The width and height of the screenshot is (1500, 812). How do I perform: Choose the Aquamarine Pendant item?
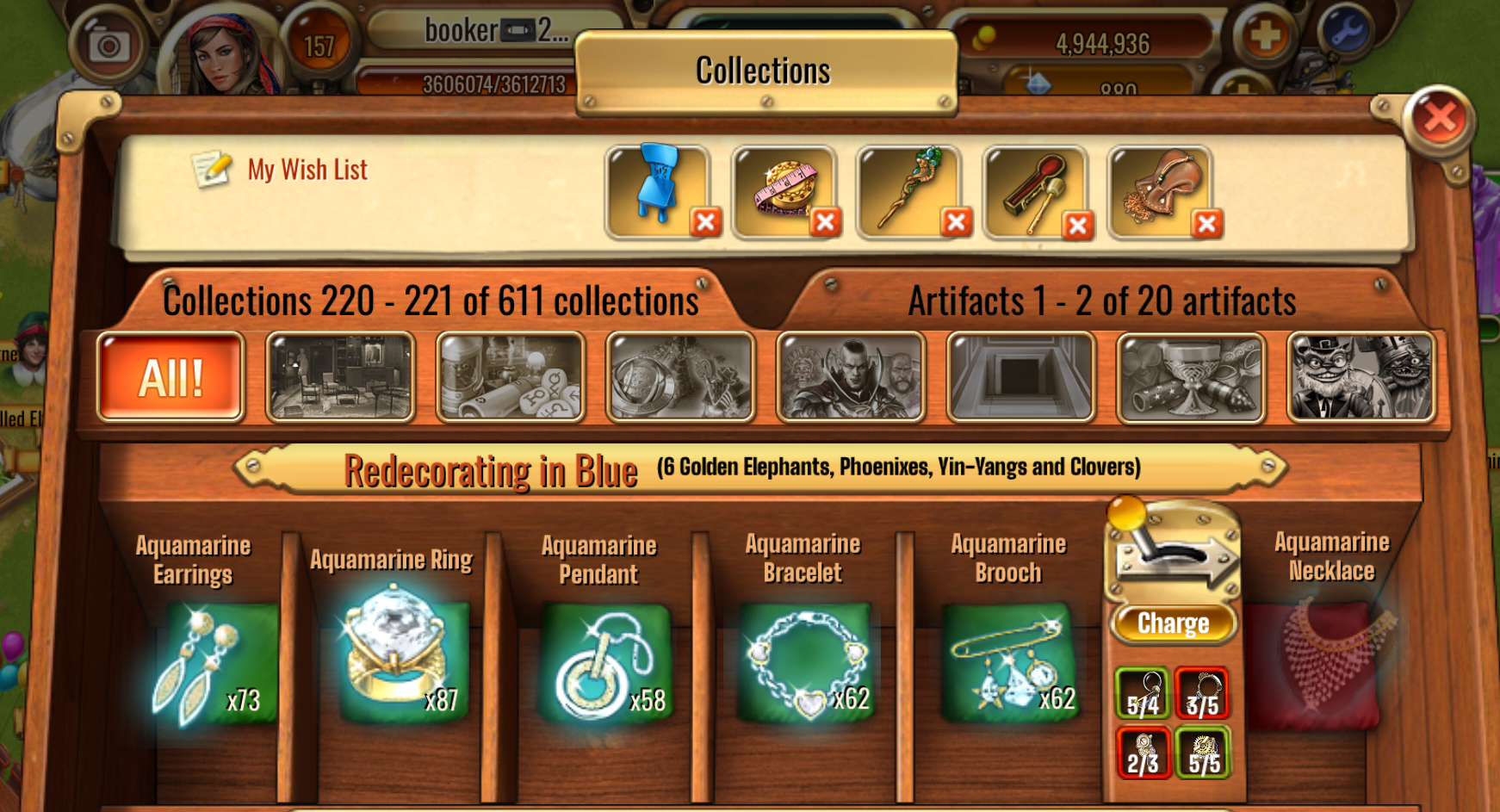(x=604, y=663)
